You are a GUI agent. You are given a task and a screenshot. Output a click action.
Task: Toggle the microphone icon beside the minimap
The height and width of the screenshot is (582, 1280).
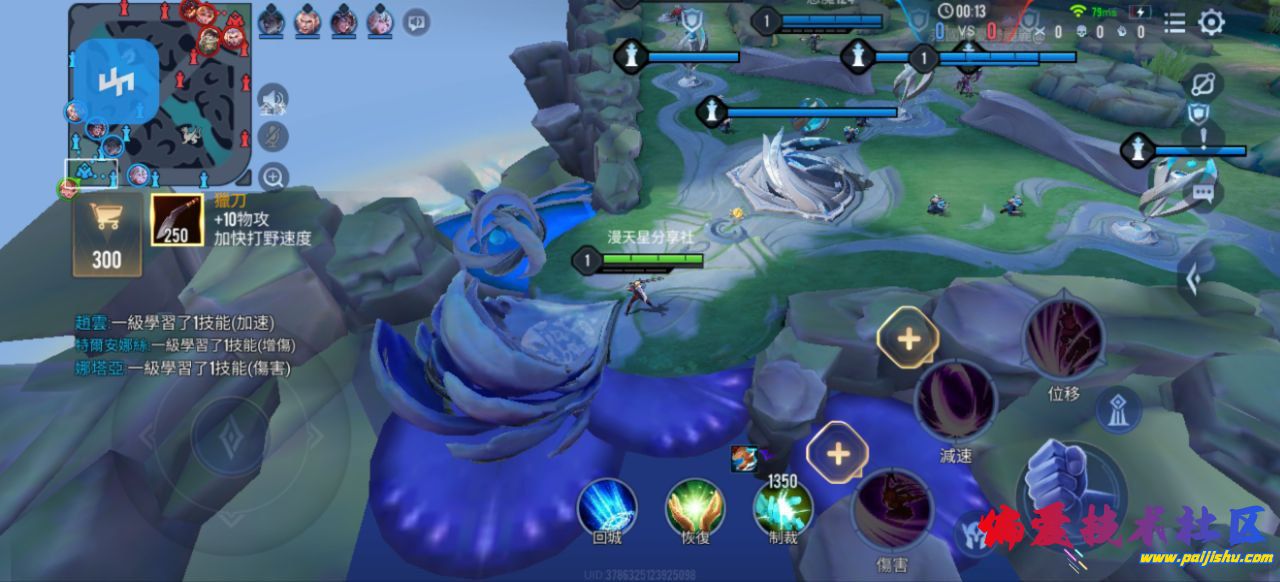pos(272,137)
